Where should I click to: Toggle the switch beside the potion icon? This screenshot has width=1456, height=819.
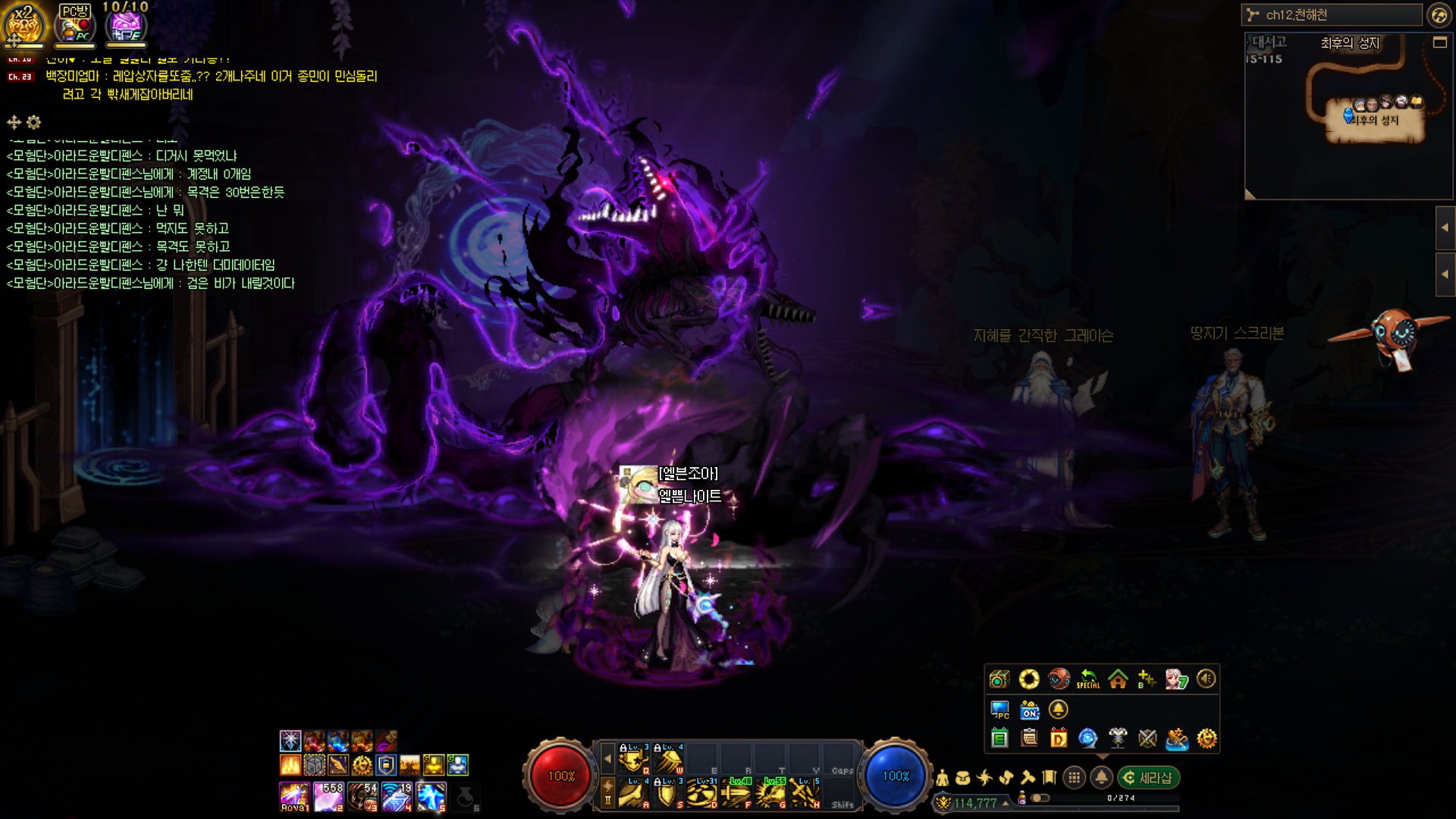[x=1040, y=798]
